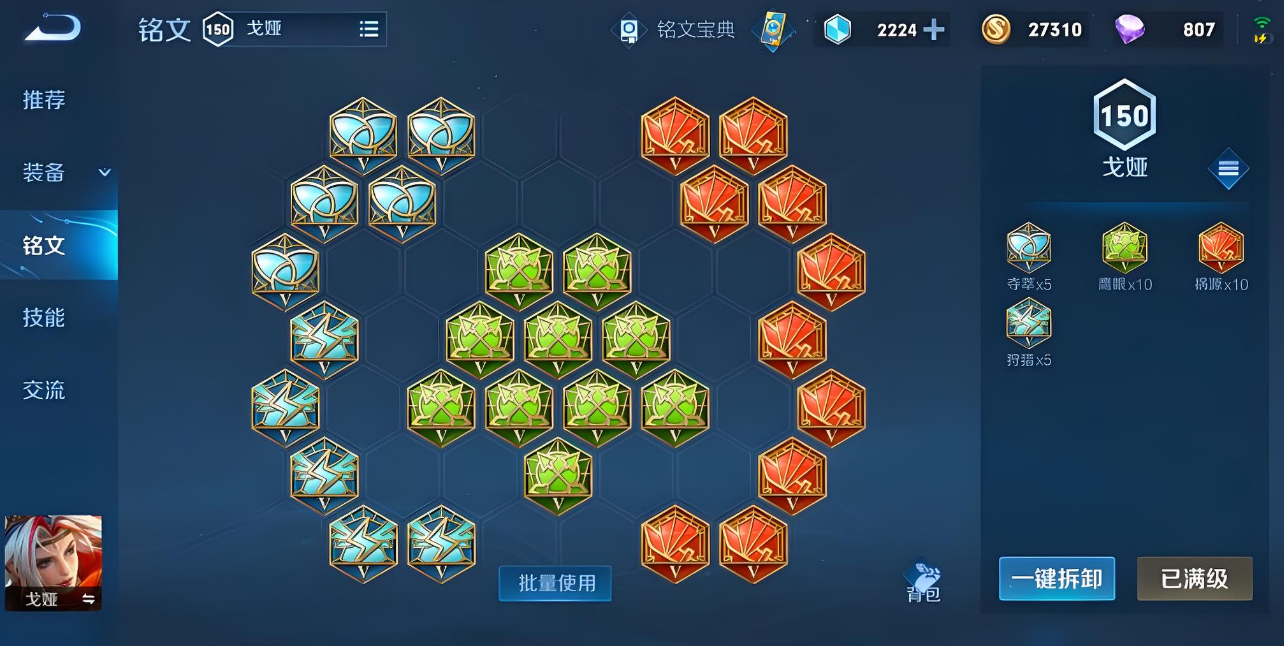This screenshot has height=646, width=1284.
Task: Click the 已满级 button
Action: pyautogui.click(x=1194, y=579)
